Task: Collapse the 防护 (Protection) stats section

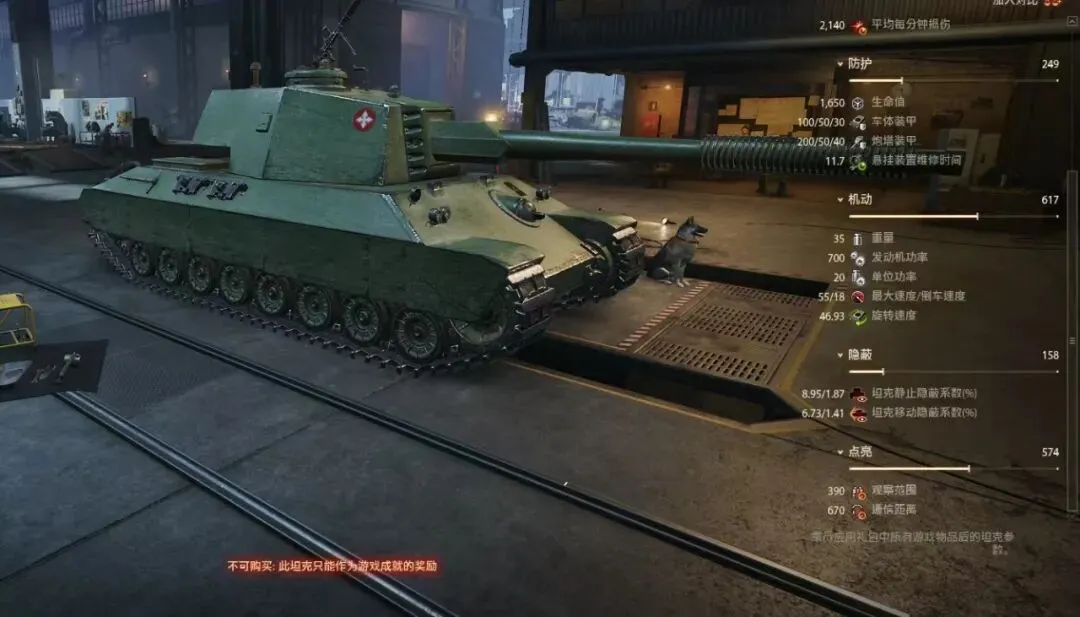Action: [841, 64]
